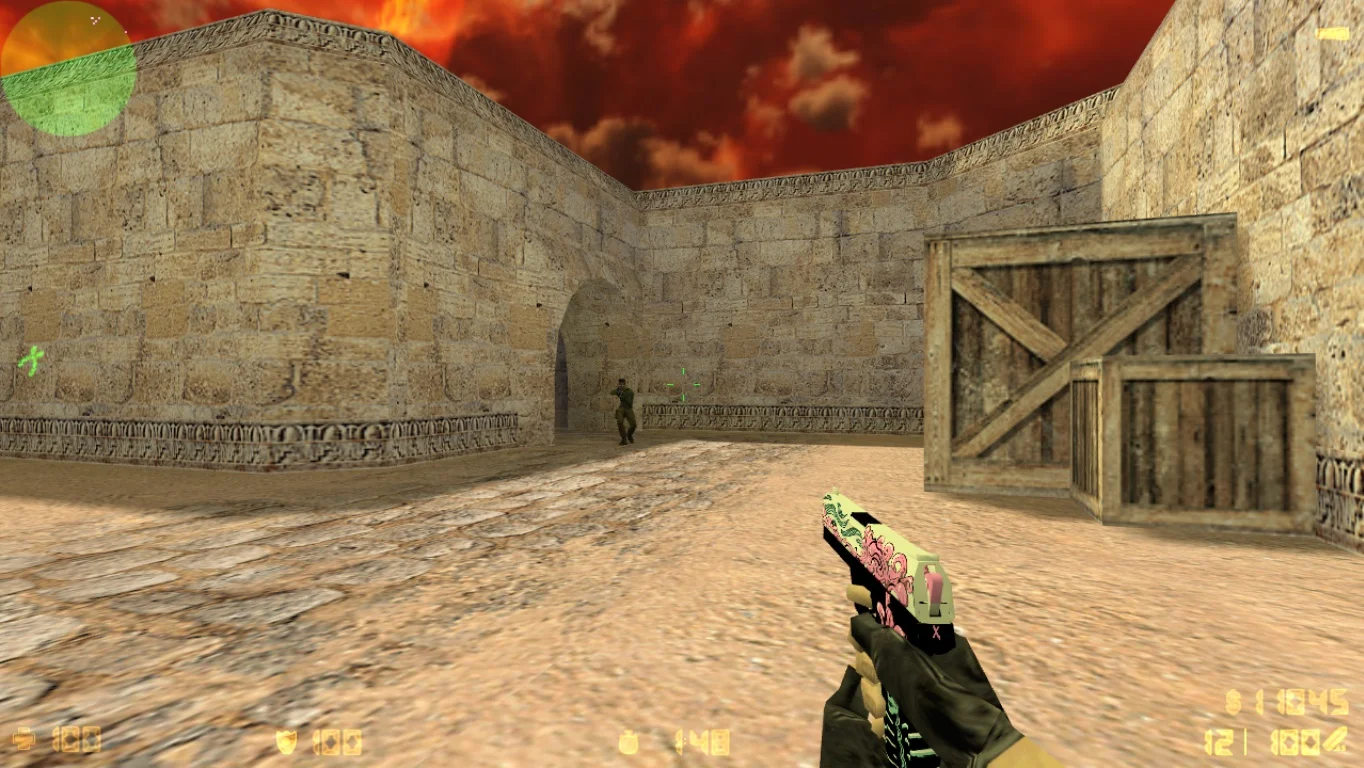Click the green circular radar
Image resolution: width=1364 pixels, height=768 pixels.
[x=68, y=68]
